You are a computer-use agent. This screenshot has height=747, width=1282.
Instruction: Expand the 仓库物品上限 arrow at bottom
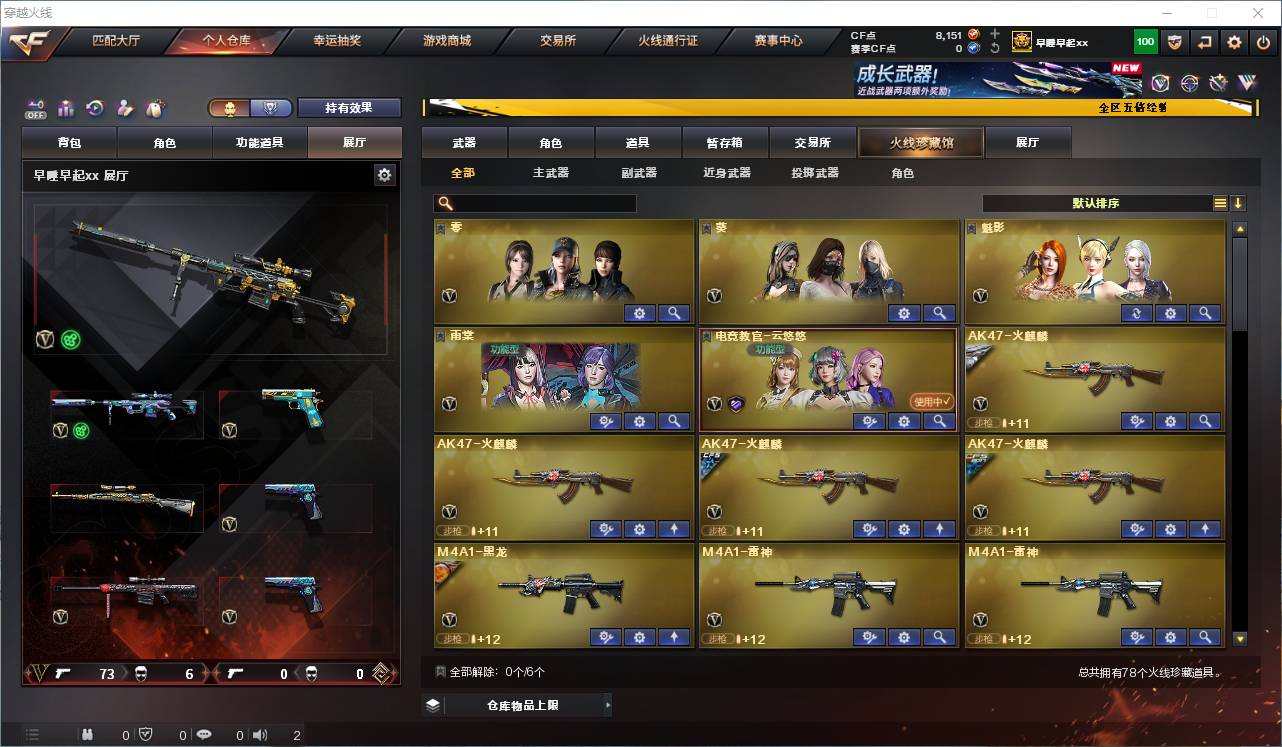pyautogui.click(x=608, y=705)
